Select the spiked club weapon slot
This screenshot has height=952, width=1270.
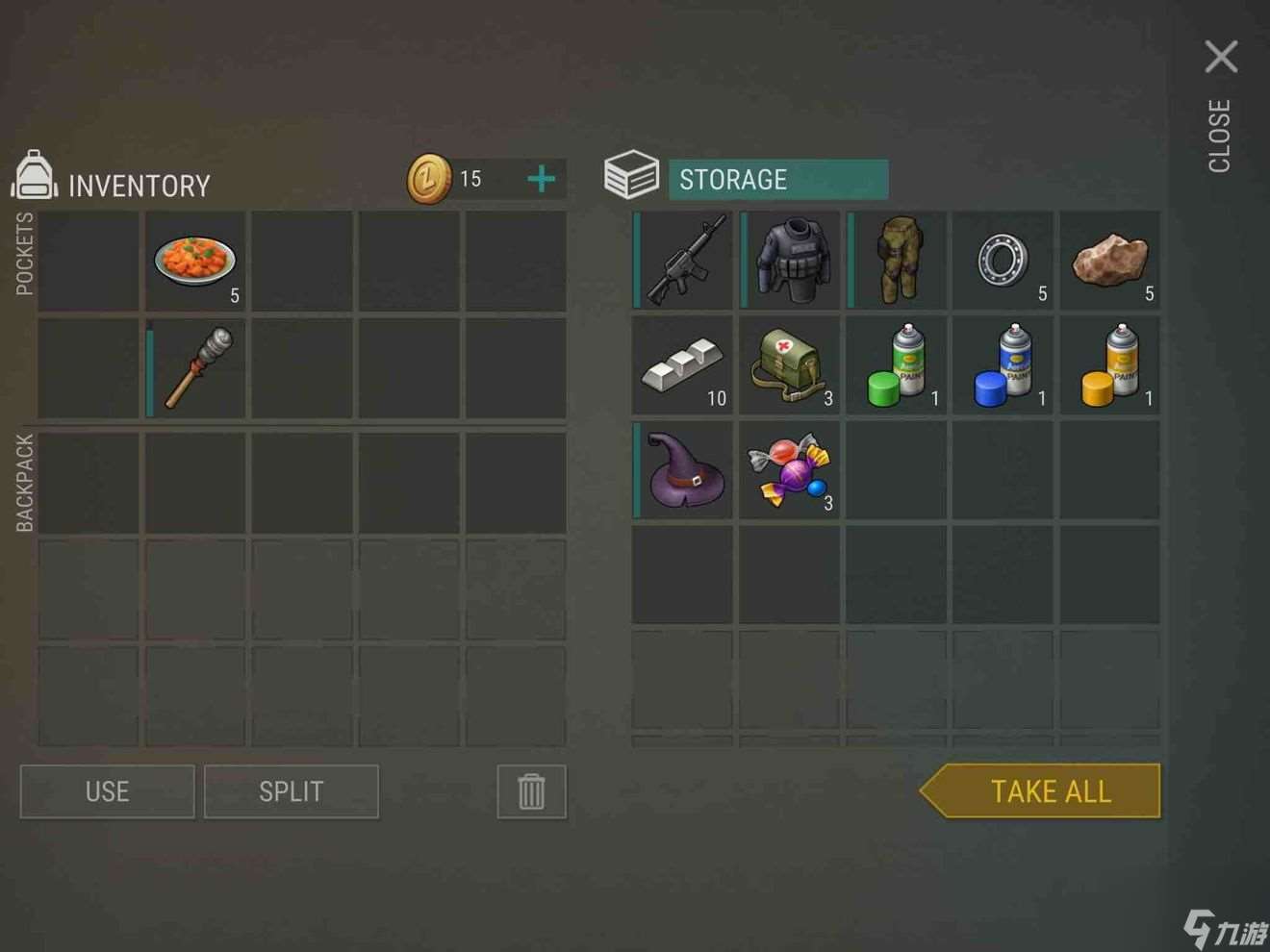tap(197, 368)
